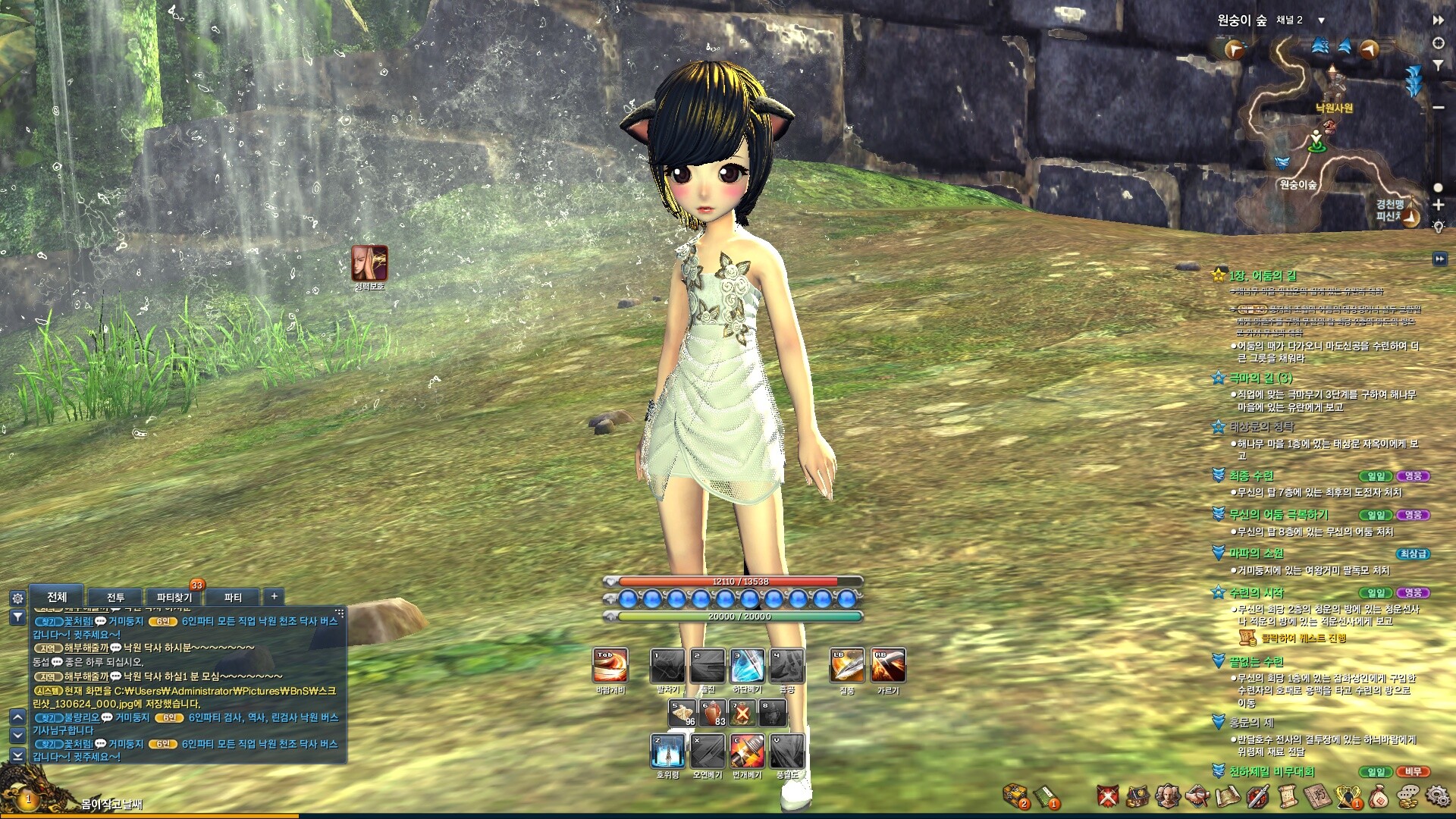Use the 질풍 attack skill
The height and width of the screenshot is (819, 1456).
pyautogui.click(x=847, y=666)
